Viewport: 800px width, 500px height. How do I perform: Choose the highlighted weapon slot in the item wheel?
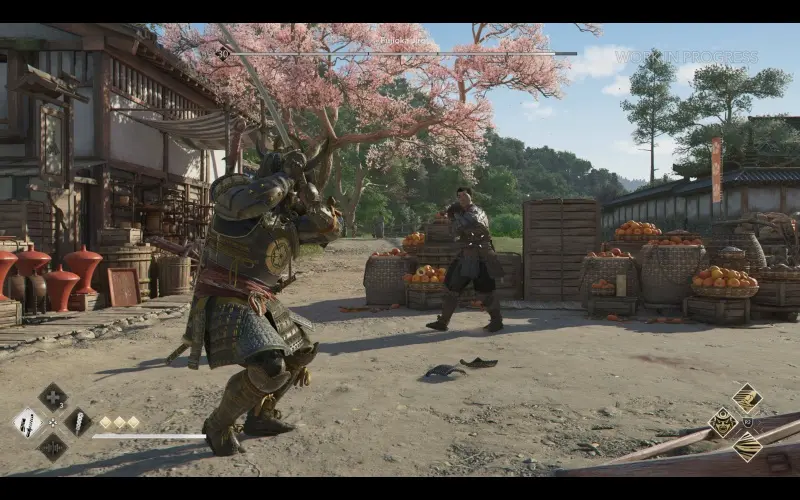pos(27,422)
